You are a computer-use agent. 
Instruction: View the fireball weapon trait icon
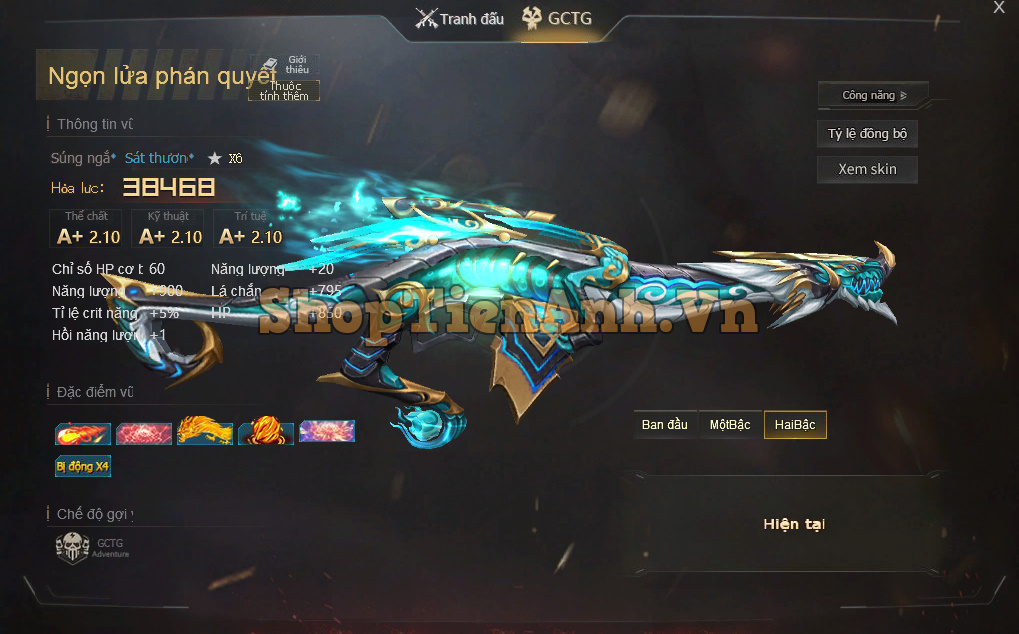click(83, 433)
